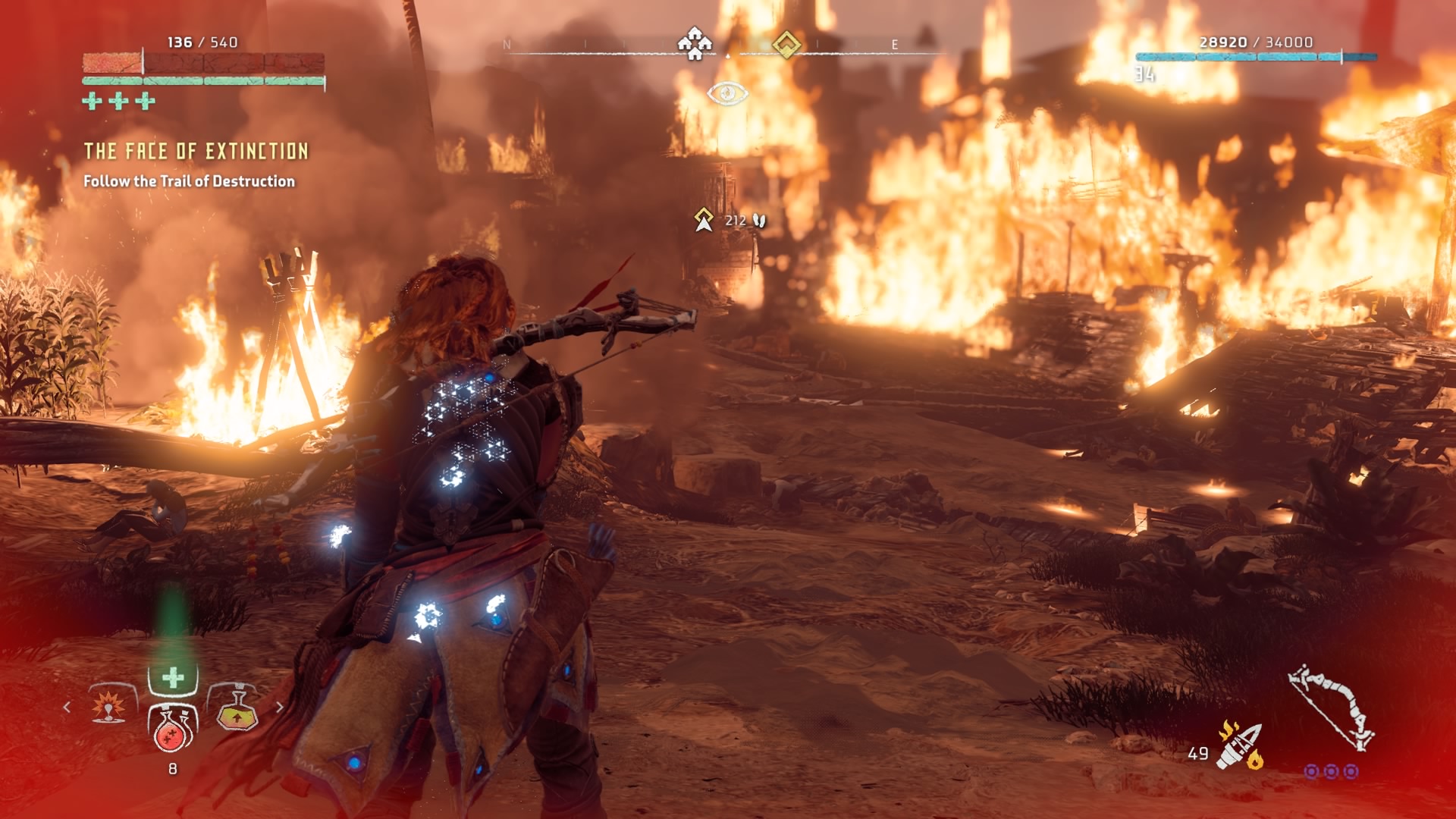Choose the yellow-green potion slot
Viewport: 1456px width, 819px height.
(x=237, y=711)
